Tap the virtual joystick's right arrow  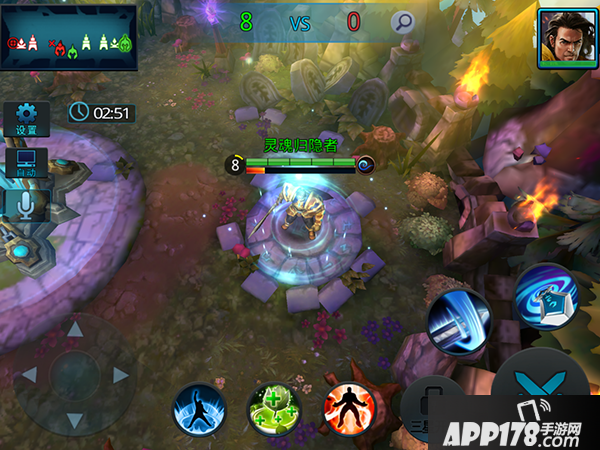pos(121,375)
